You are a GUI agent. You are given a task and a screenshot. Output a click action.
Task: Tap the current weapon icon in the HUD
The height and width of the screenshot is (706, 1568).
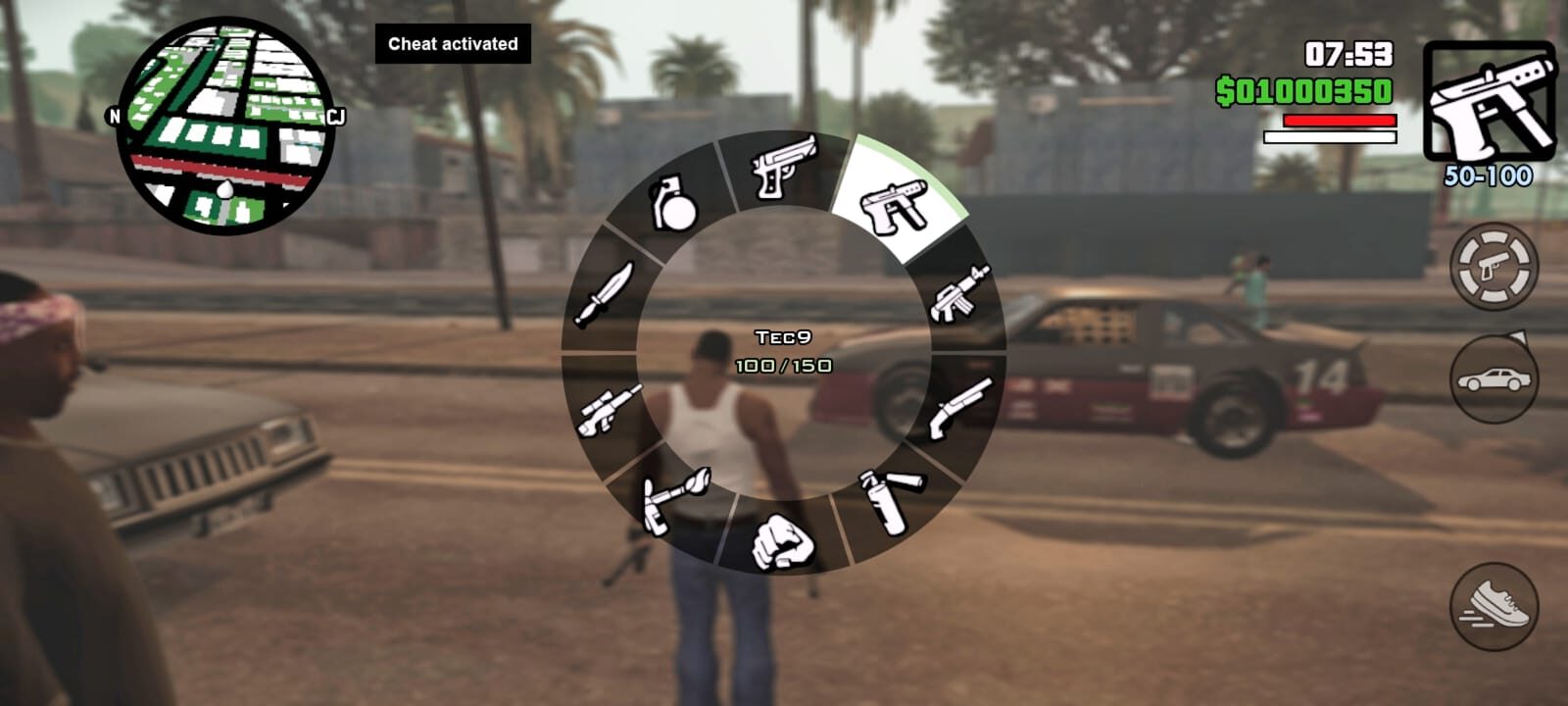[1489, 101]
